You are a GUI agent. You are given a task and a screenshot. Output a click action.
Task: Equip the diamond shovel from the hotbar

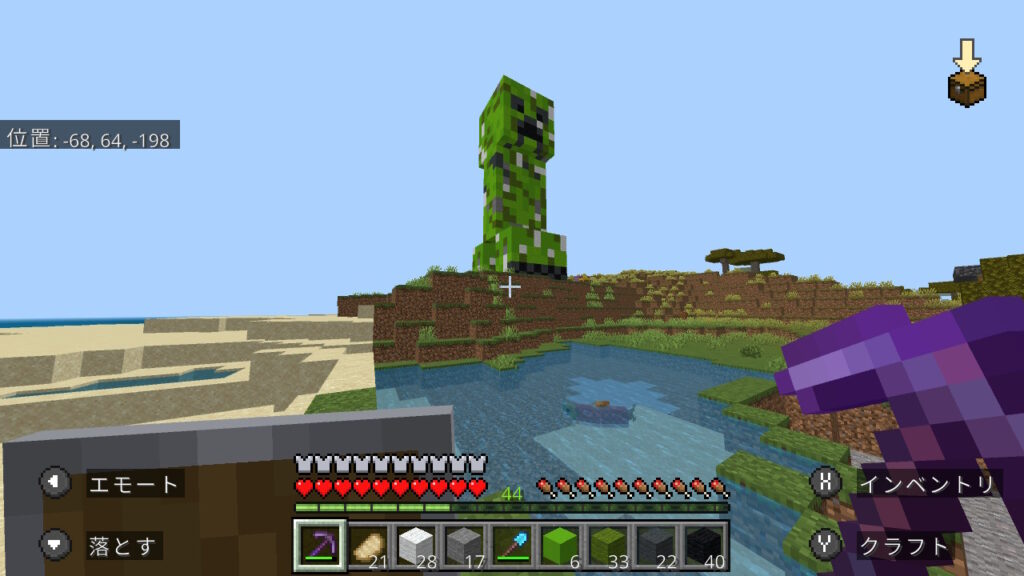tap(511, 546)
